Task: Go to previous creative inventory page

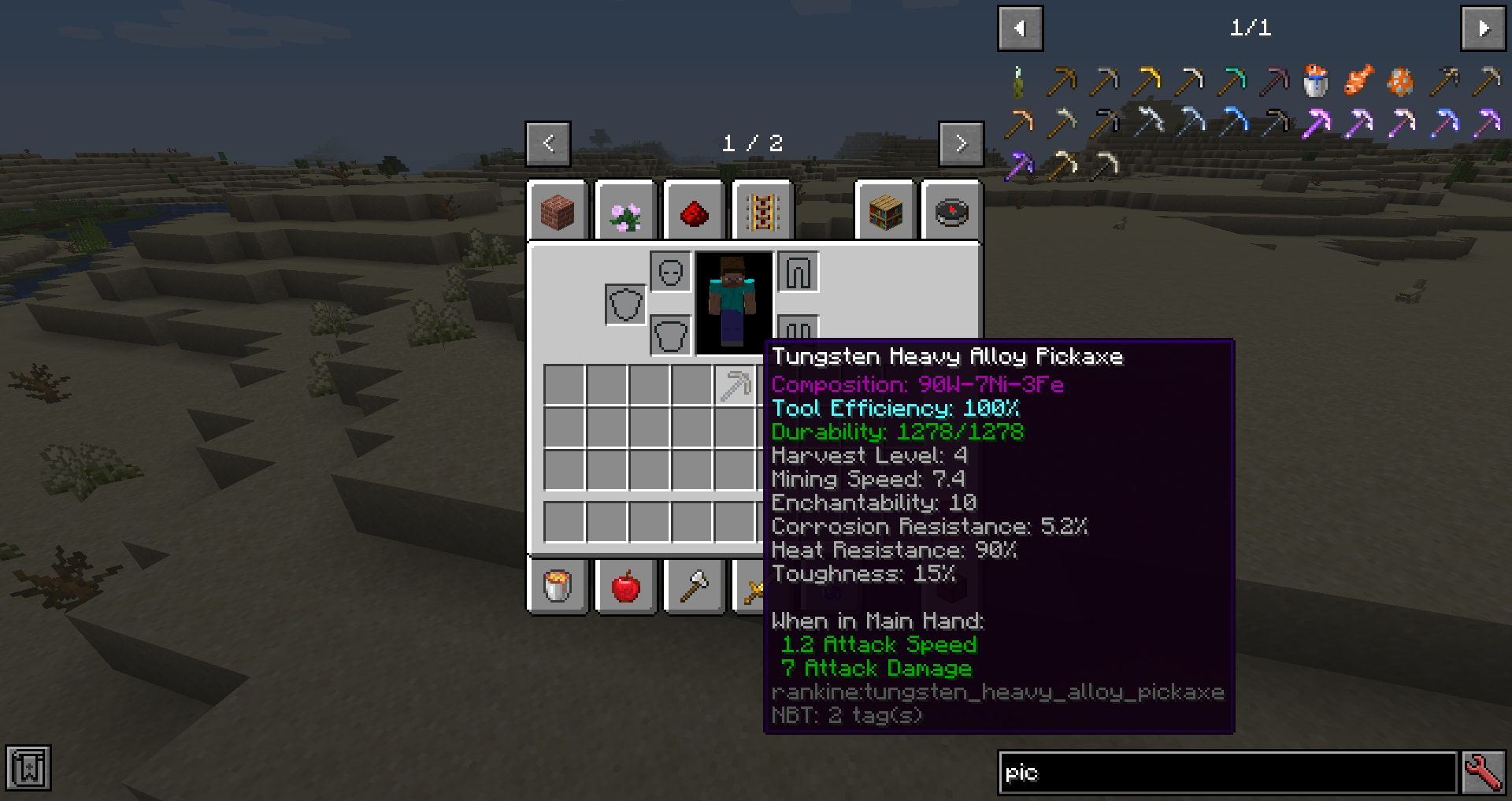Action: [548, 143]
